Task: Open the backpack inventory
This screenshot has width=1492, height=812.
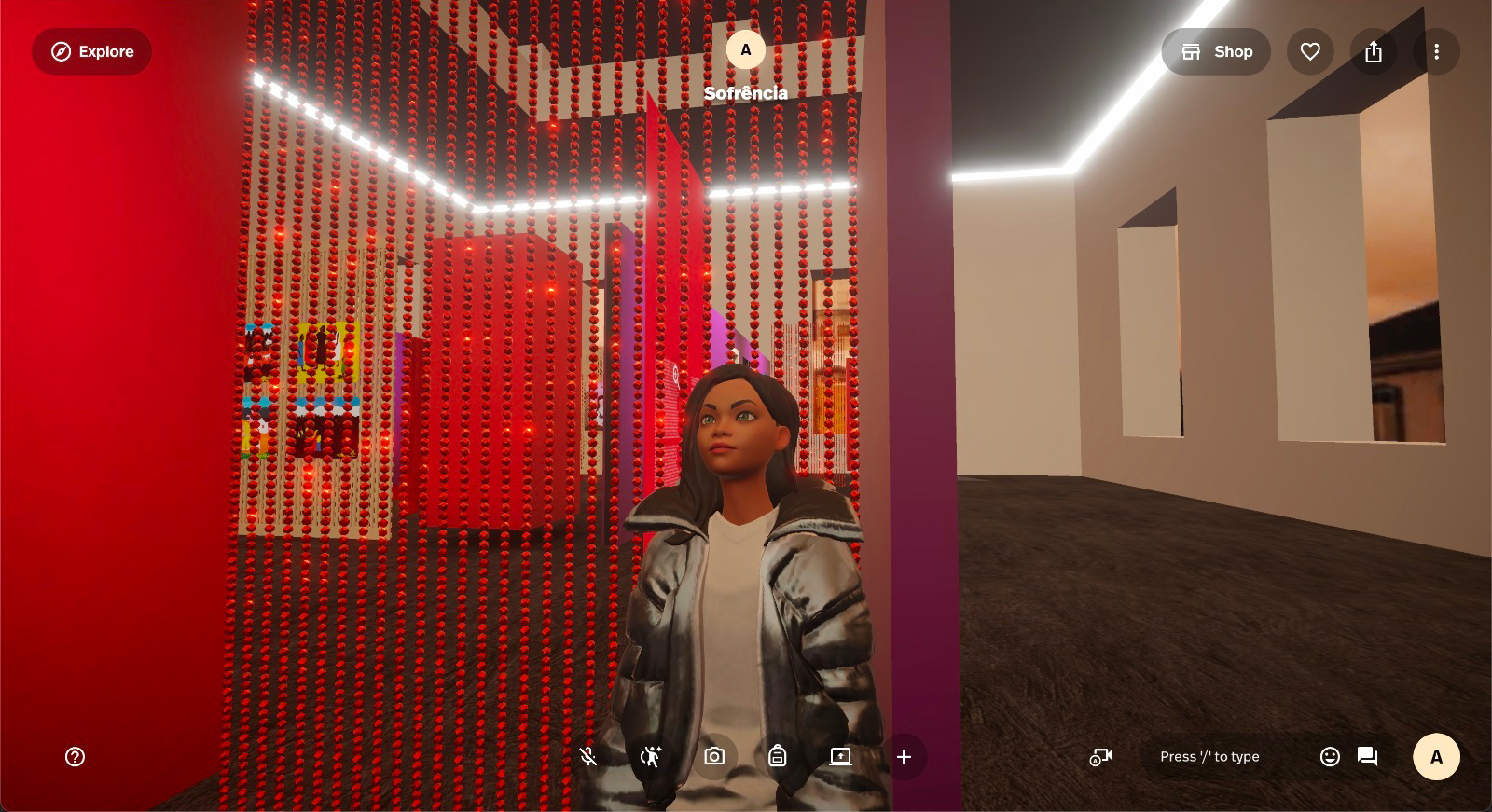Action: (778, 757)
